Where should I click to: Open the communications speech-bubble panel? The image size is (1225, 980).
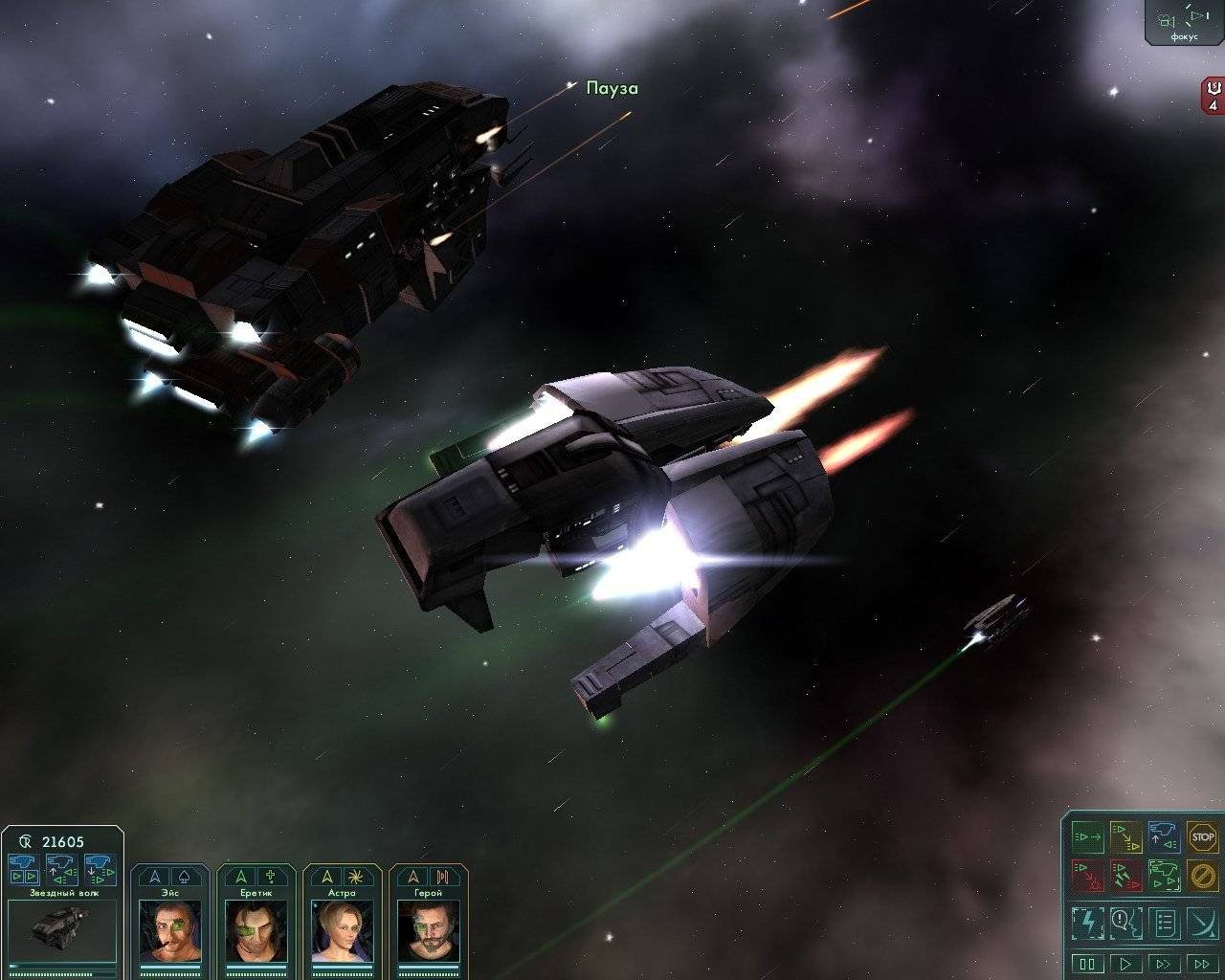1125,923
